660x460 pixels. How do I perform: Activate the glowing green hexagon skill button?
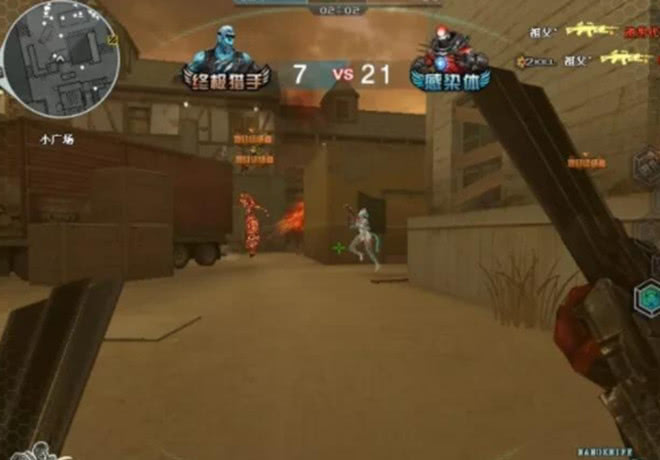[x=647, y=296]
